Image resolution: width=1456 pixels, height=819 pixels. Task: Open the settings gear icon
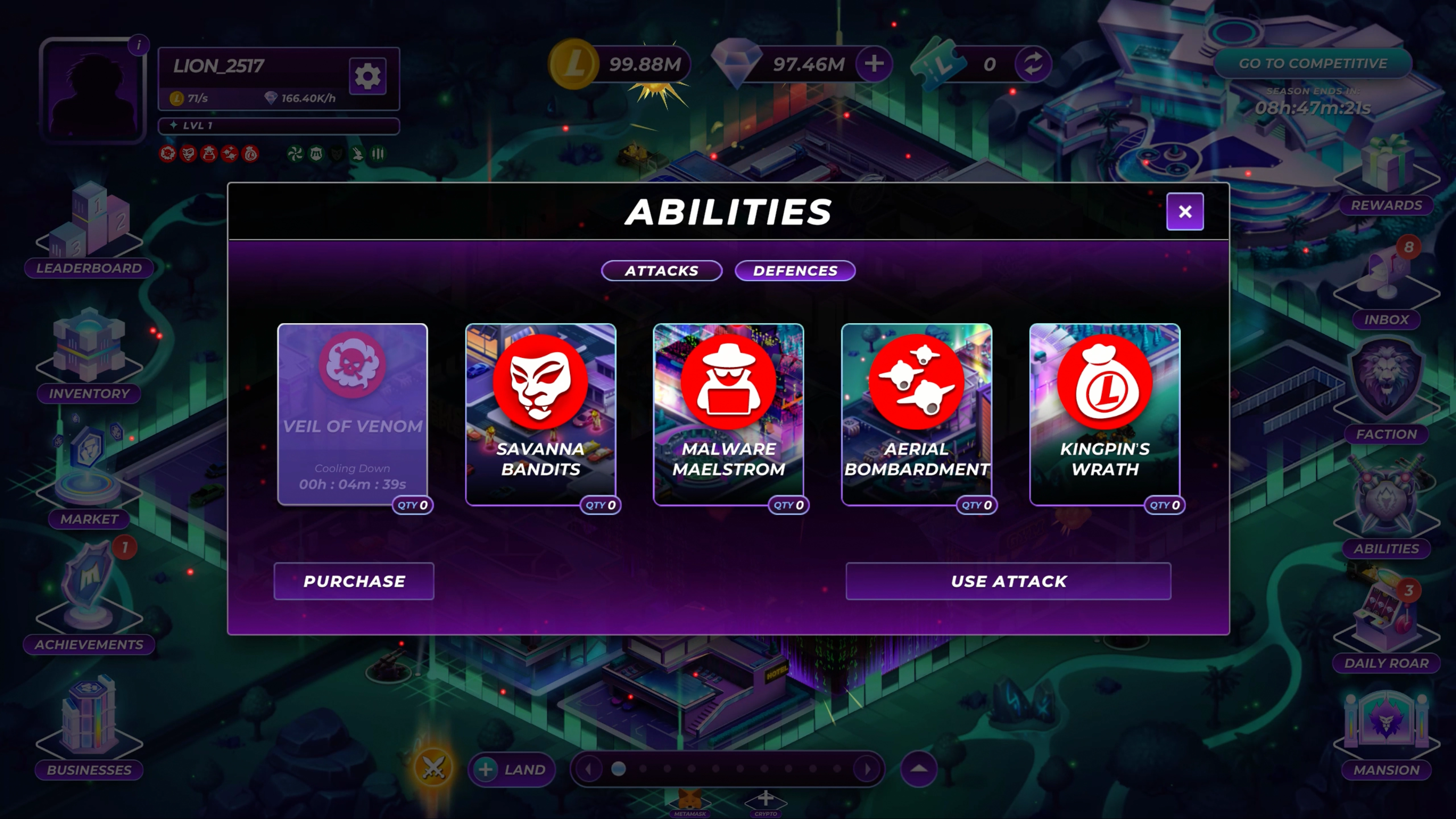(367, 76)
